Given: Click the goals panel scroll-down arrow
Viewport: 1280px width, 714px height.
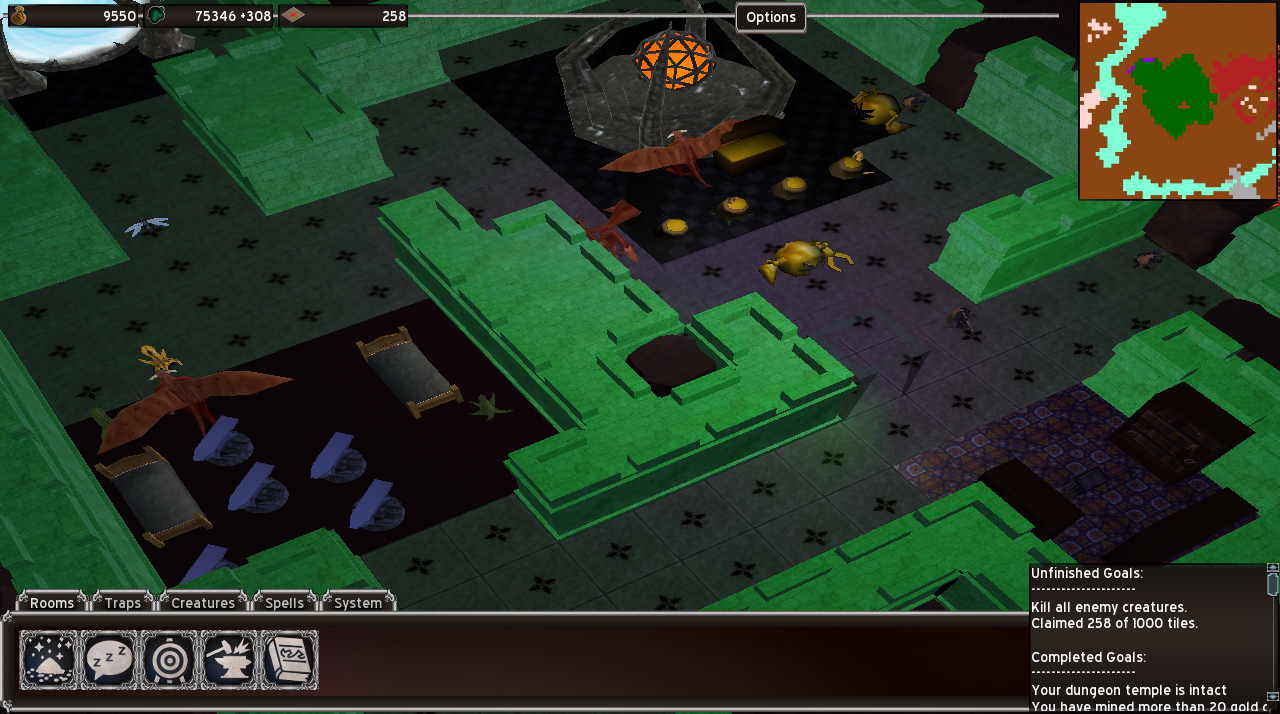Looking at the screenshot, I should (x=1272, y=696).
